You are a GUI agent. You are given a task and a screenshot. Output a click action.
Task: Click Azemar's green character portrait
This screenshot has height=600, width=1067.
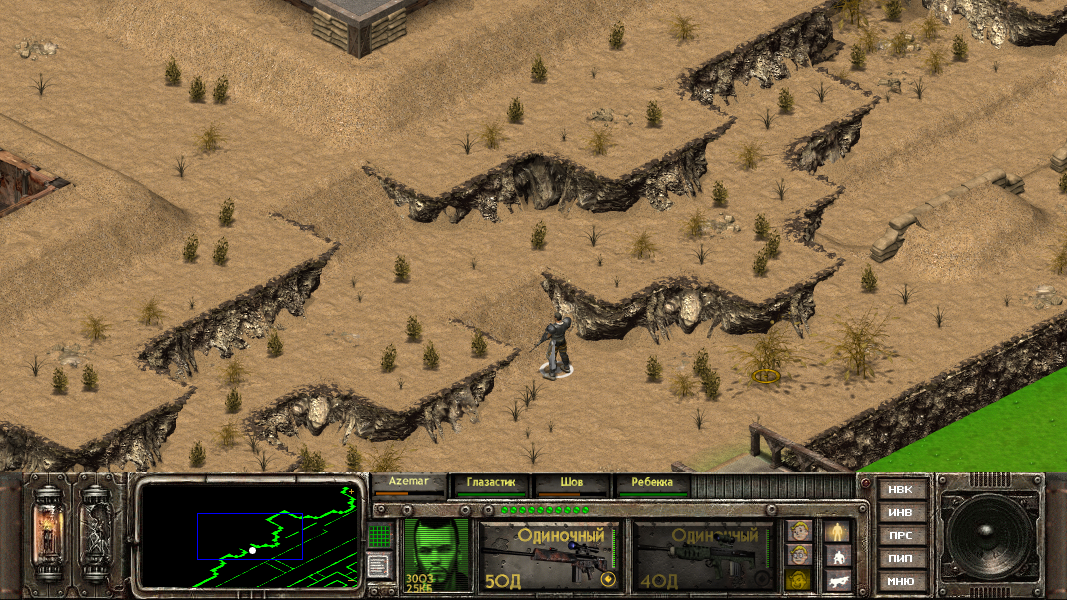point(437,553)
